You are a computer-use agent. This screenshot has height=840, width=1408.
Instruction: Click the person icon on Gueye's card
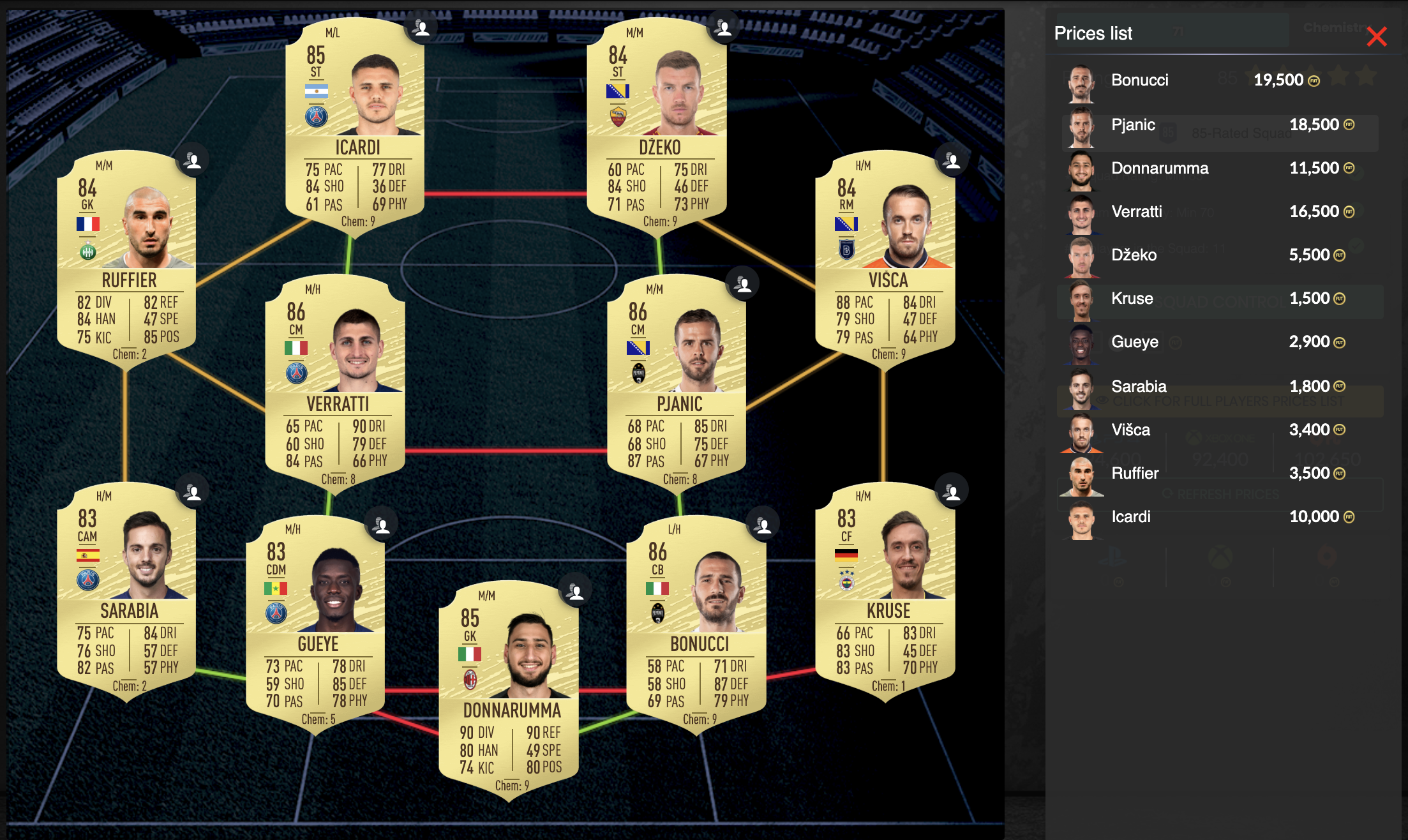point(382,523)
